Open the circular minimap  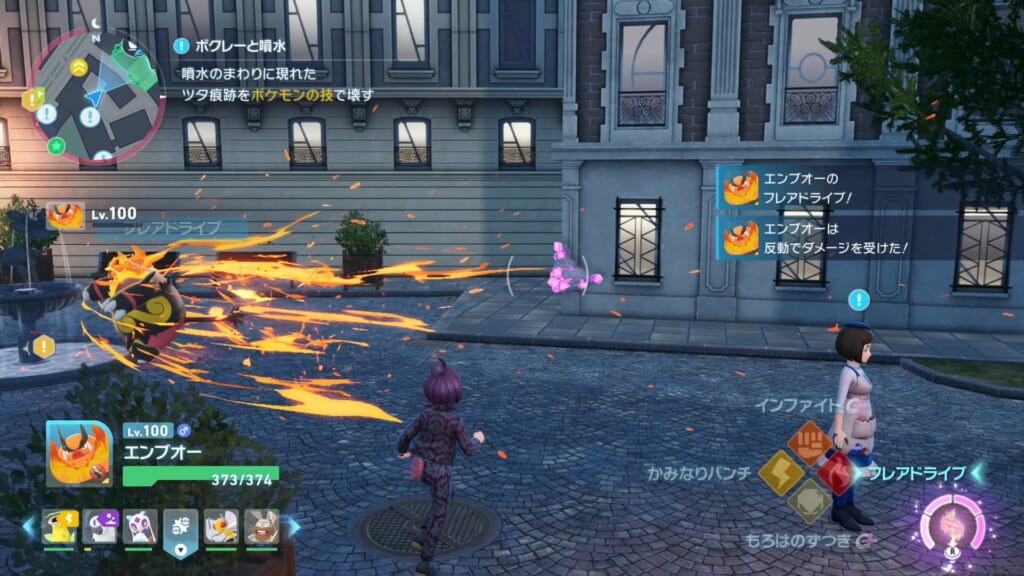[97, 95]
